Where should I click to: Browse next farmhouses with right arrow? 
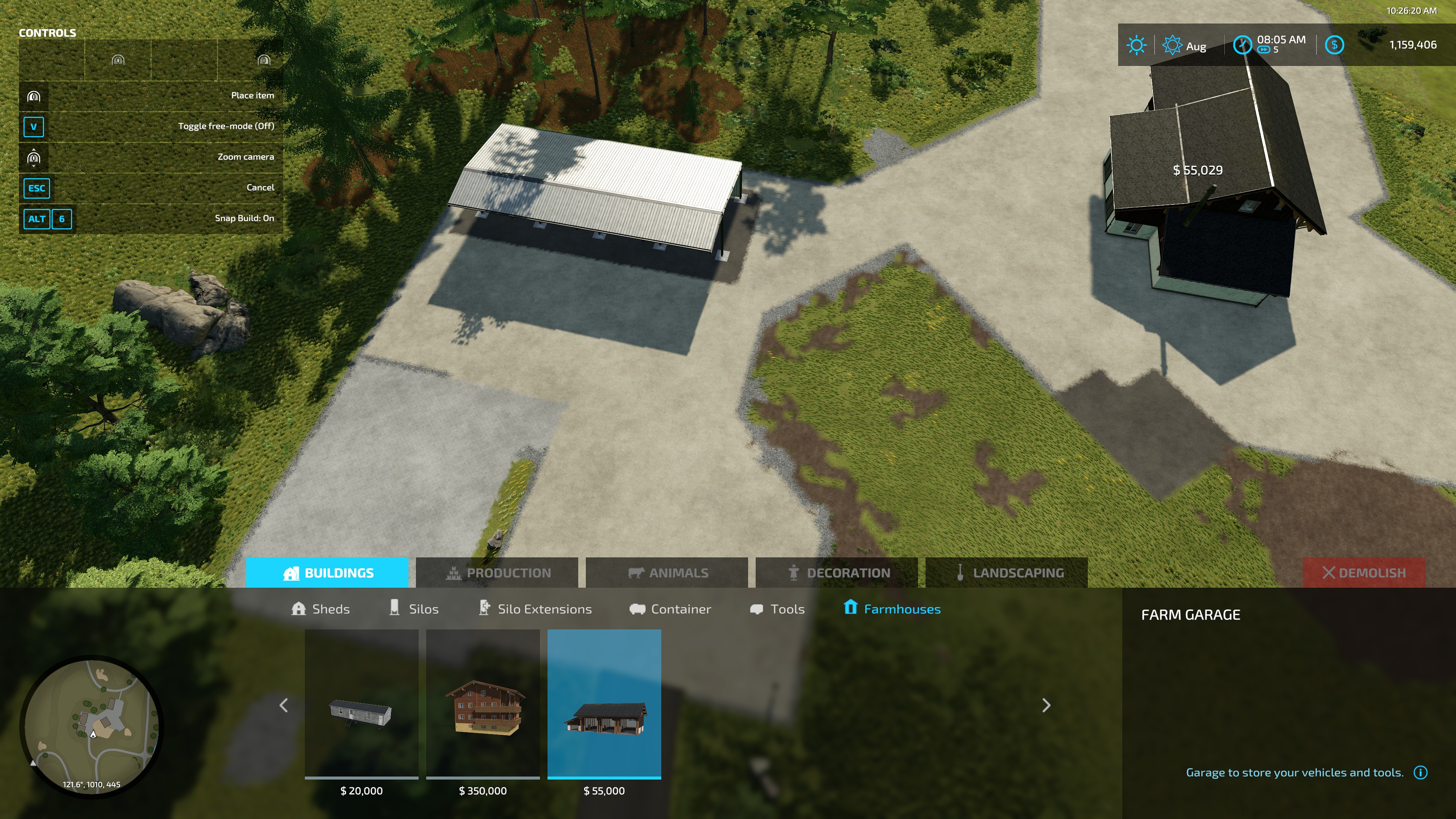click(x=1047, y=706)
